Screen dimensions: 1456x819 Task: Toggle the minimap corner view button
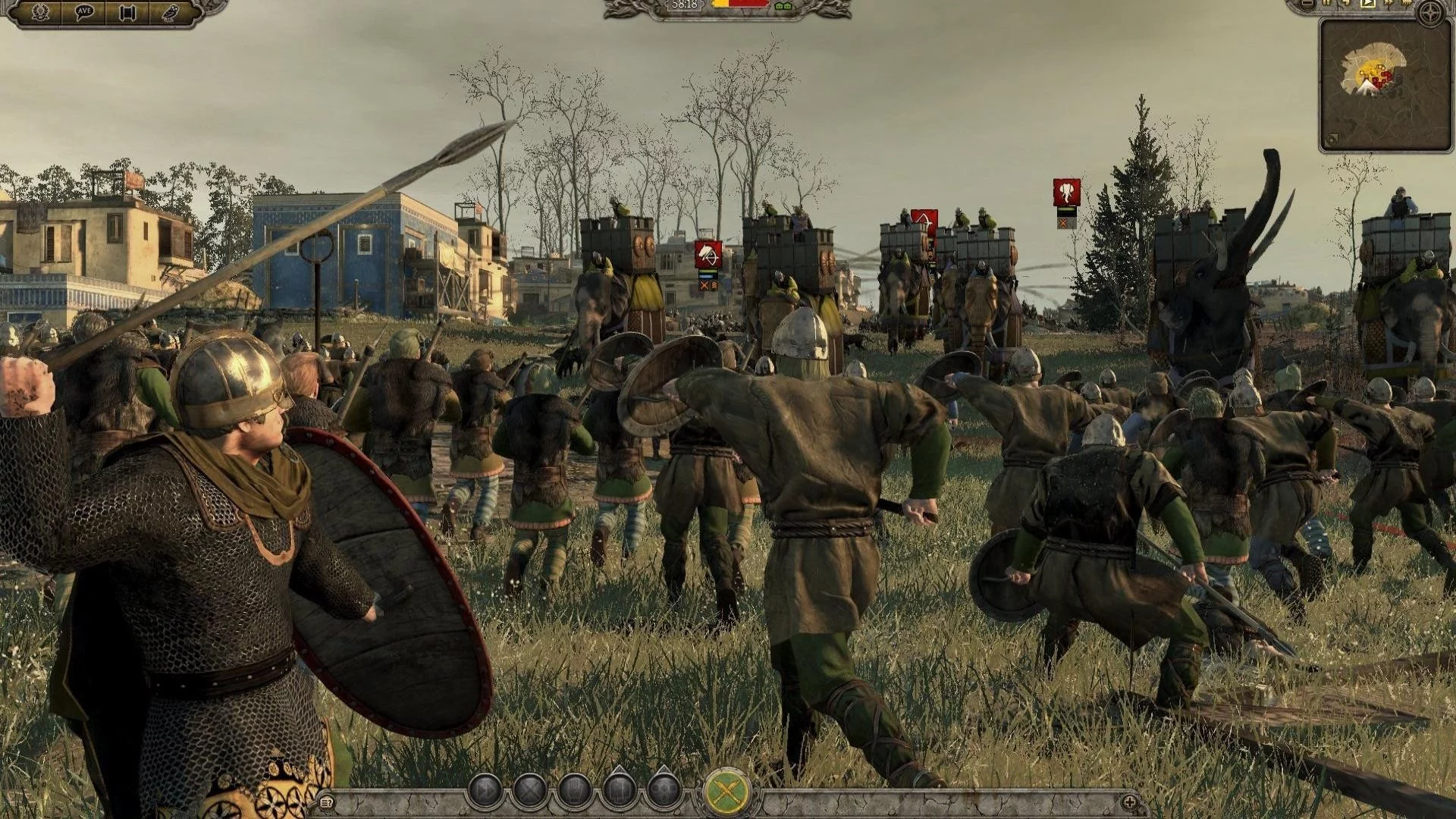[1332, 140]
